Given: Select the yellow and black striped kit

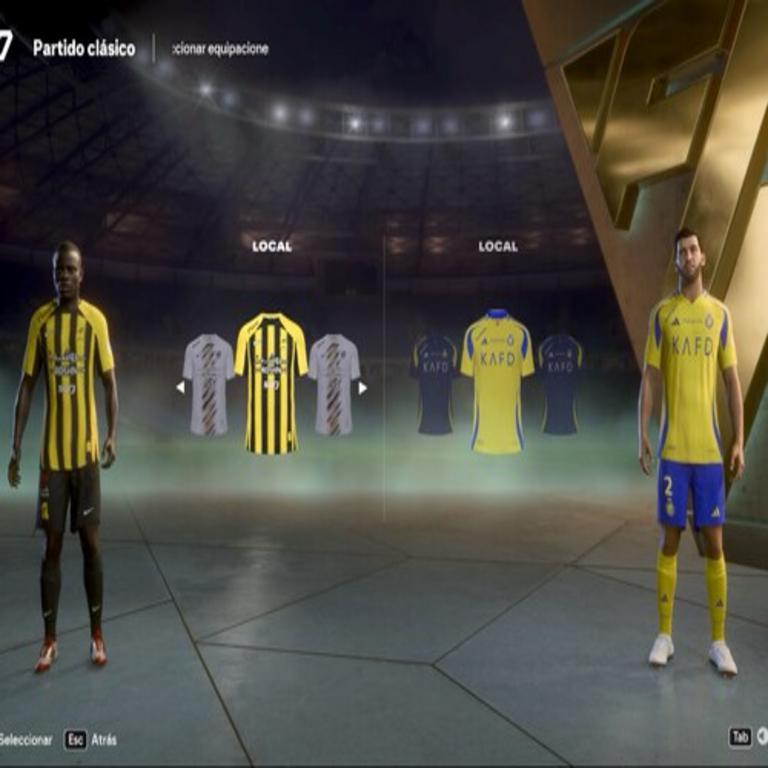Looking at the screenshot, I should [x=271, y=383].
